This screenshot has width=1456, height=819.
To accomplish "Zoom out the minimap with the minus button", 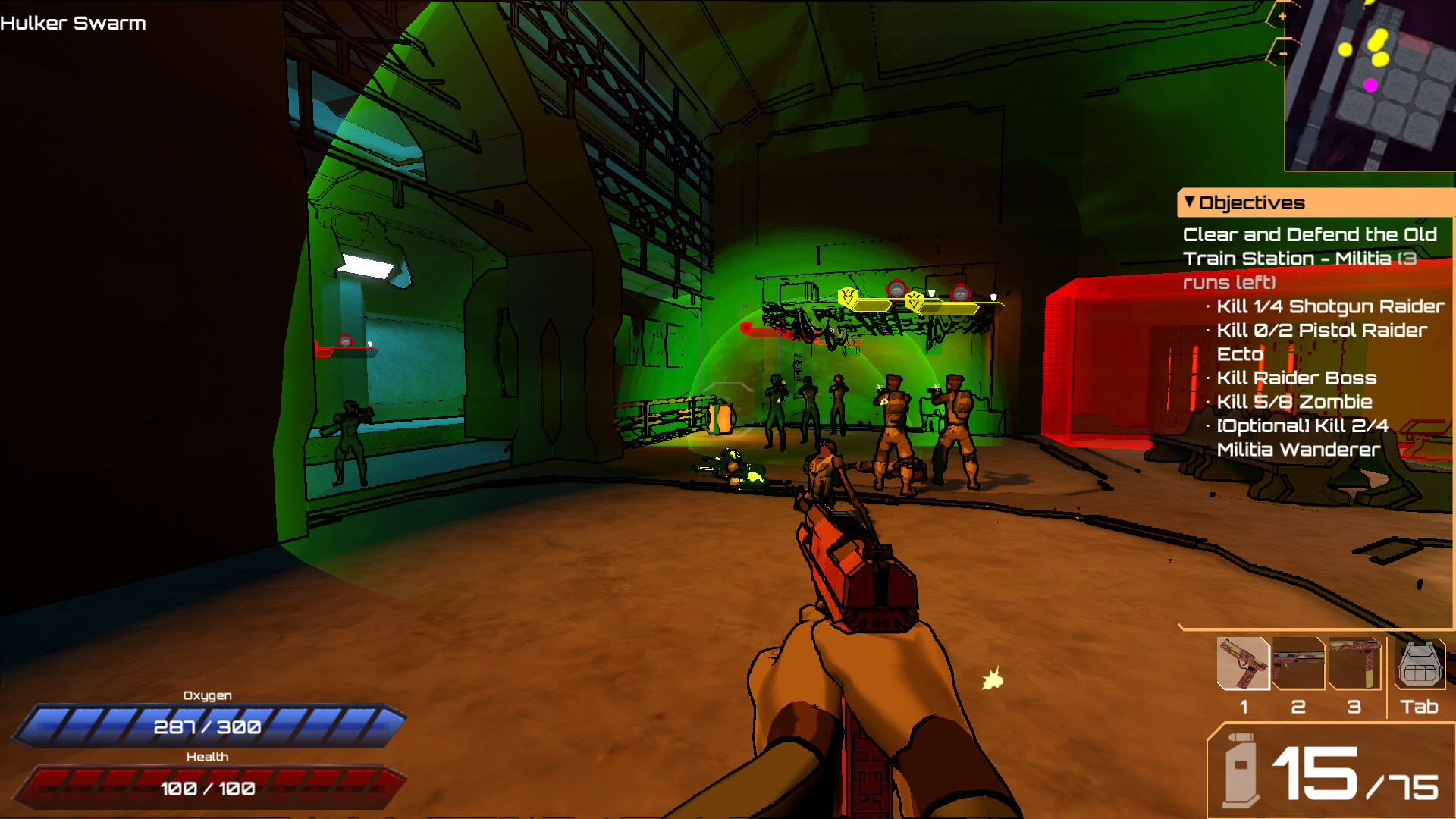I will pos(1282,53).
